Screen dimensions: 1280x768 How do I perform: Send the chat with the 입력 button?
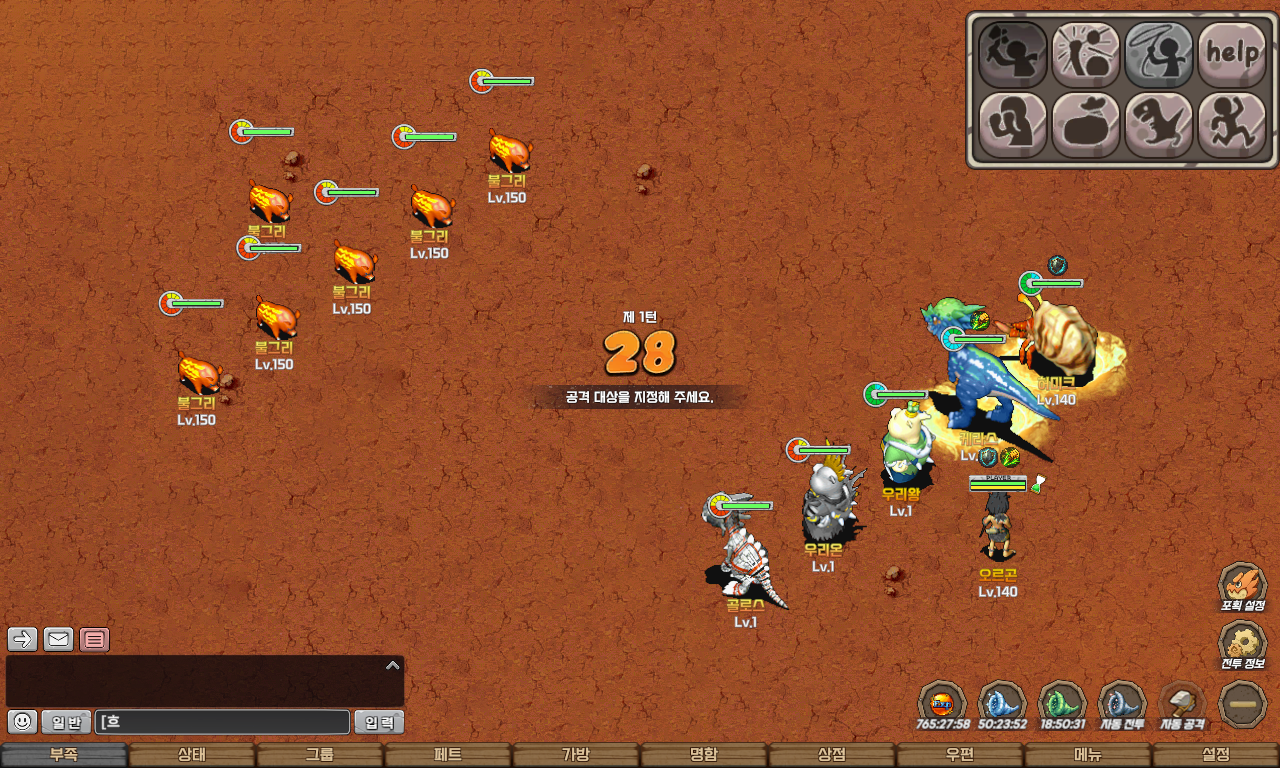click(379, 722)
